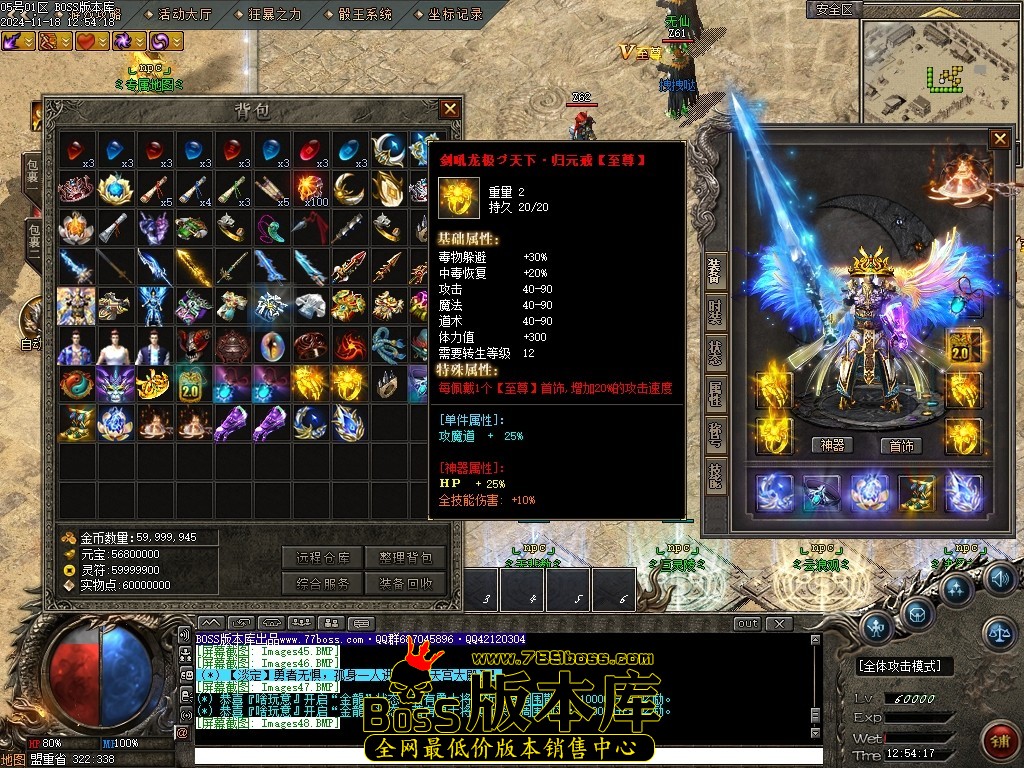Screen dimensions: 1024x768
Task: Open the 狂暴之力 berserk power menu
Action: click(274, 14)
